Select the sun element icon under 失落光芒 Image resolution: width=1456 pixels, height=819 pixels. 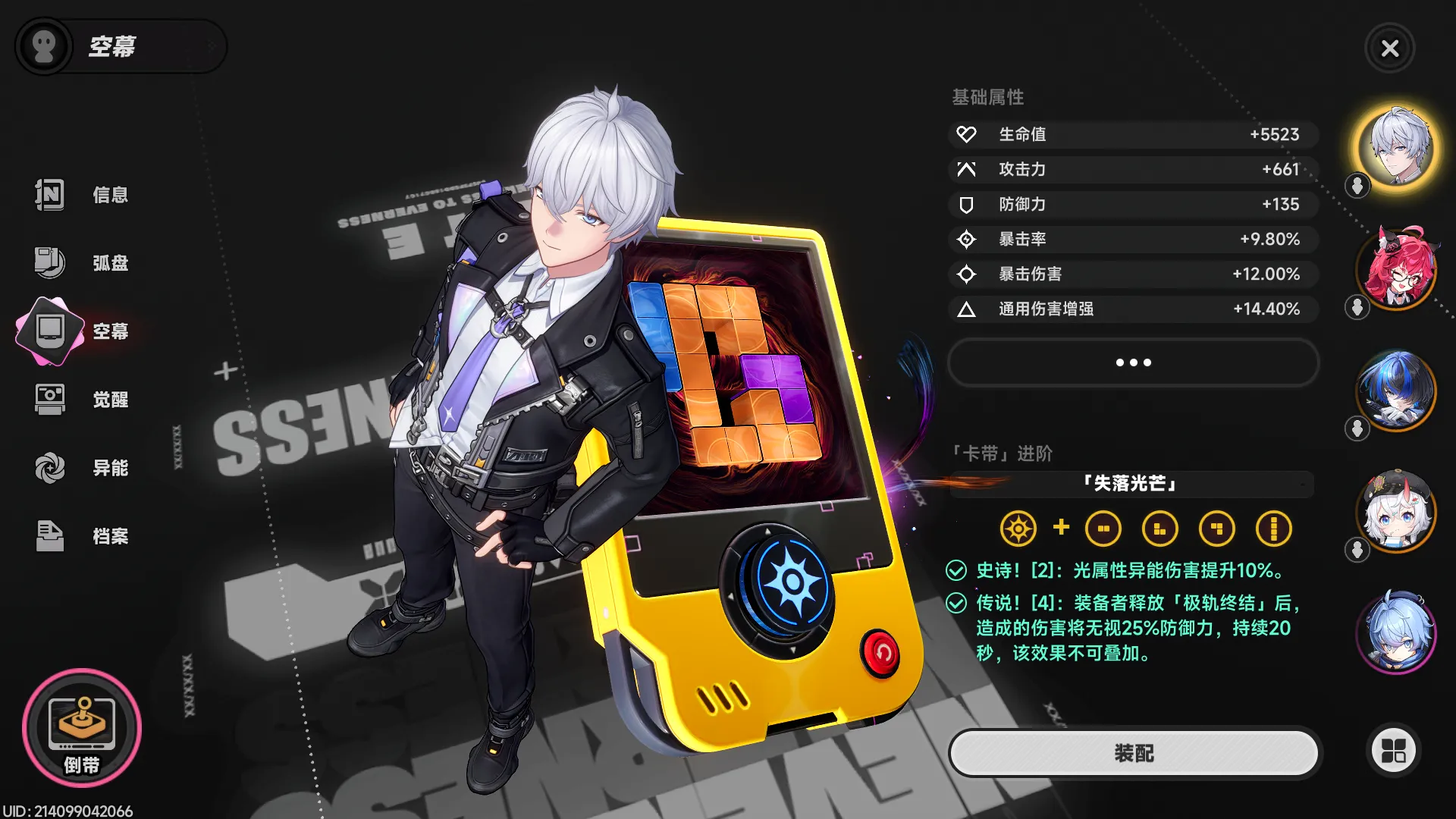coord(1019,529)
